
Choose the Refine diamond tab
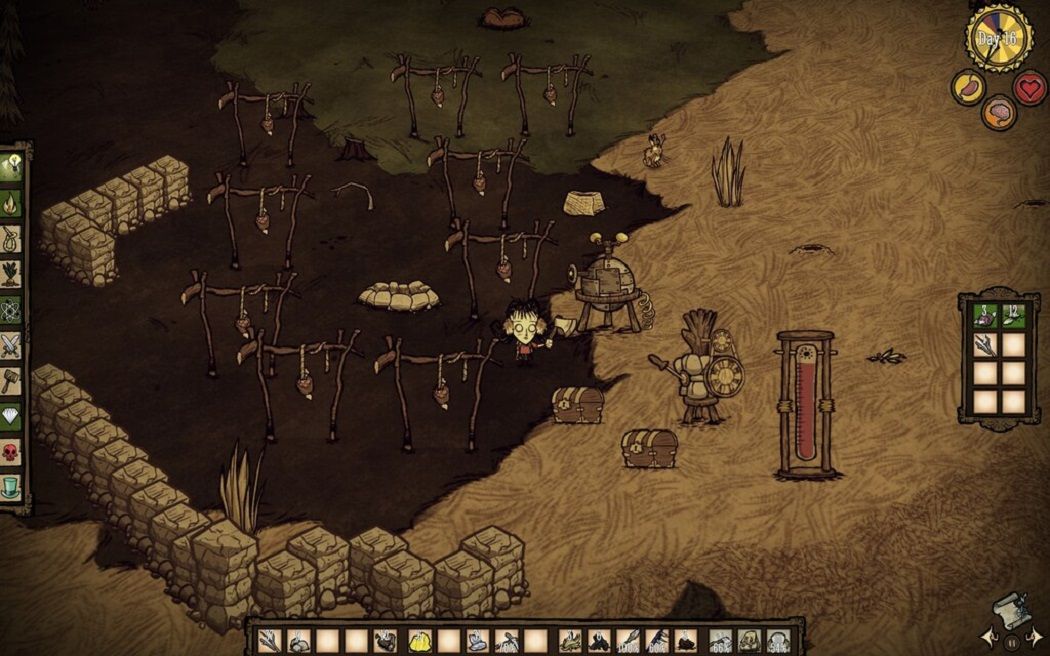[x=13, y=417]
